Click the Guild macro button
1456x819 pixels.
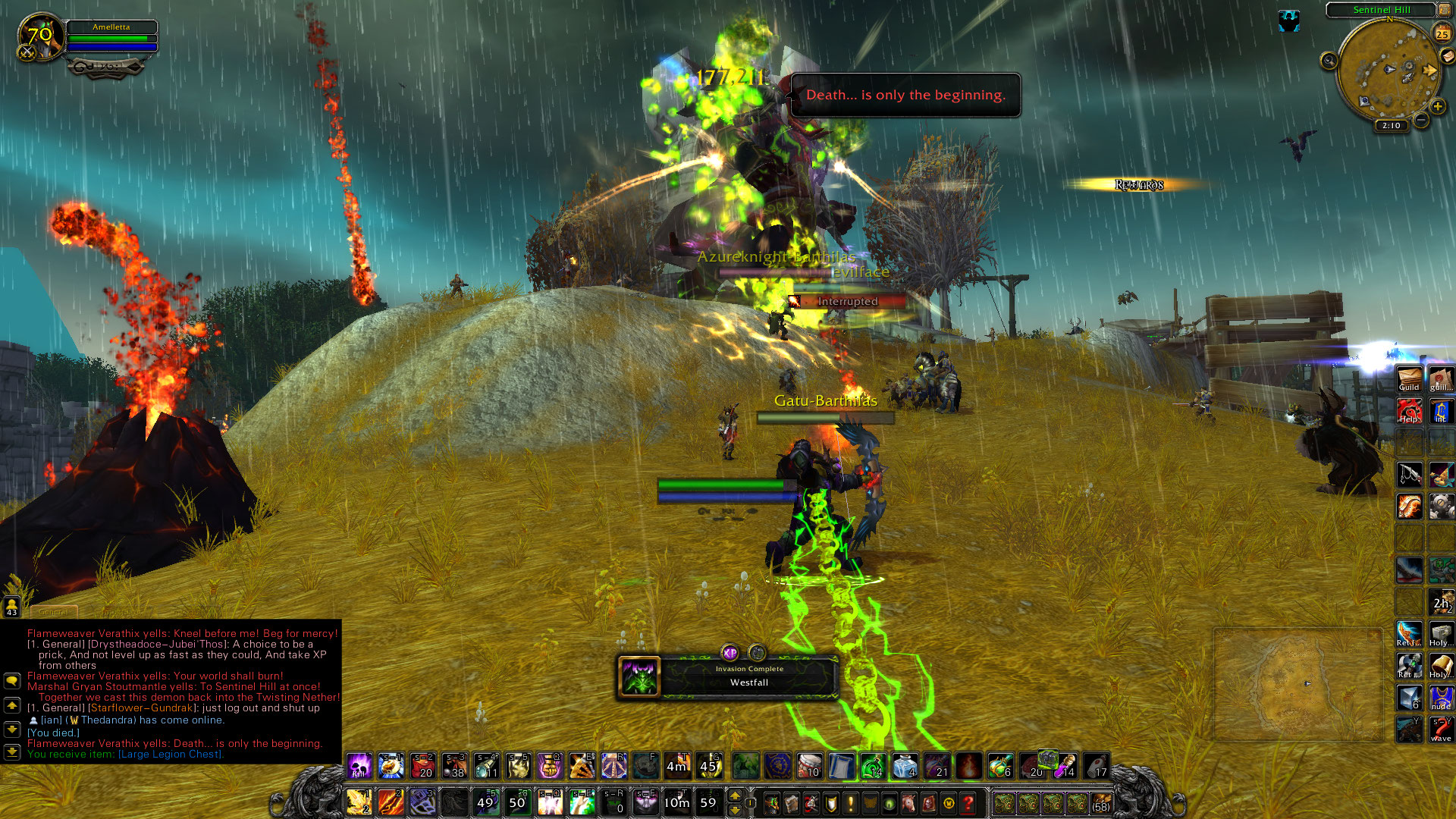pyautogui.click(x=1409, y=379)
